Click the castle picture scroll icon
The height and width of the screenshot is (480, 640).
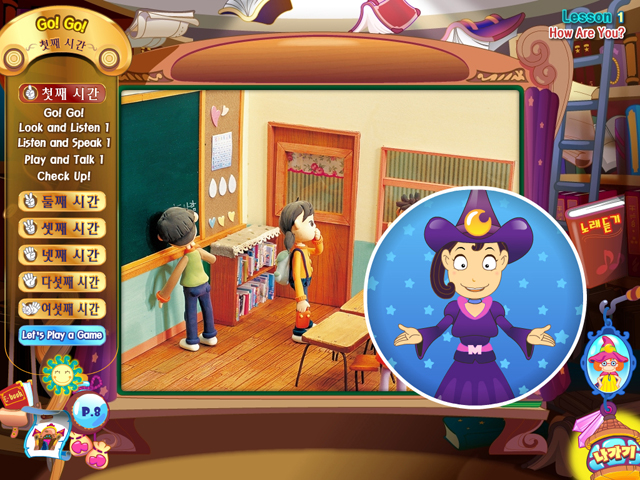(45, 436)
